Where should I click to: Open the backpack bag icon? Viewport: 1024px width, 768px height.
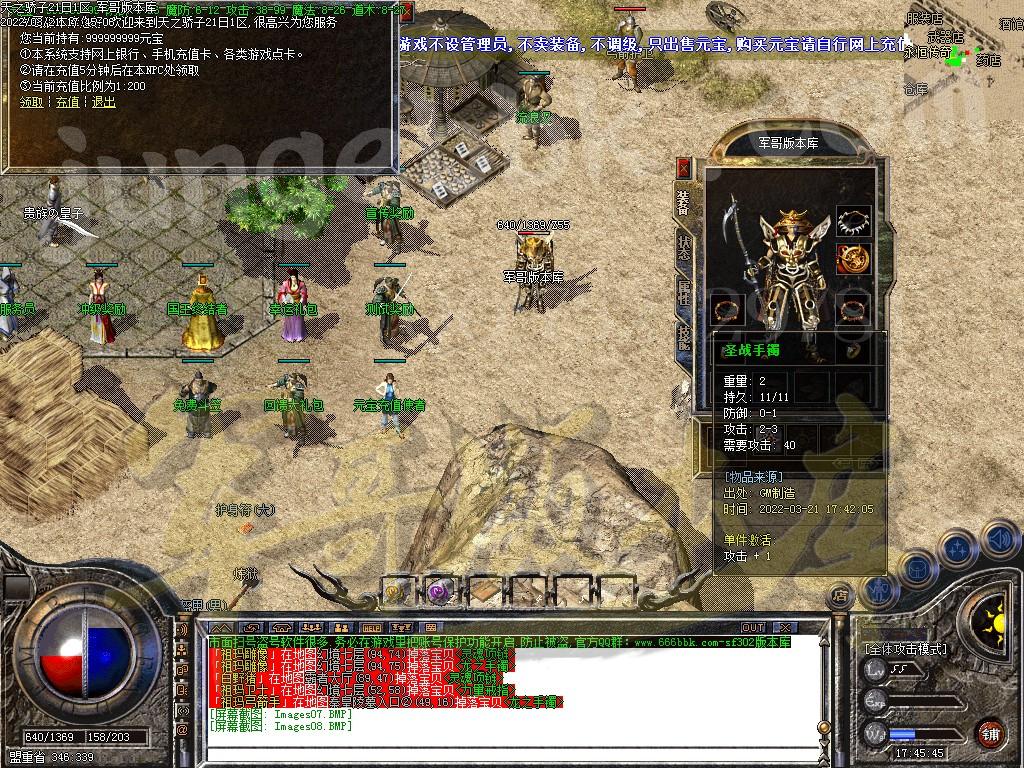917,569
